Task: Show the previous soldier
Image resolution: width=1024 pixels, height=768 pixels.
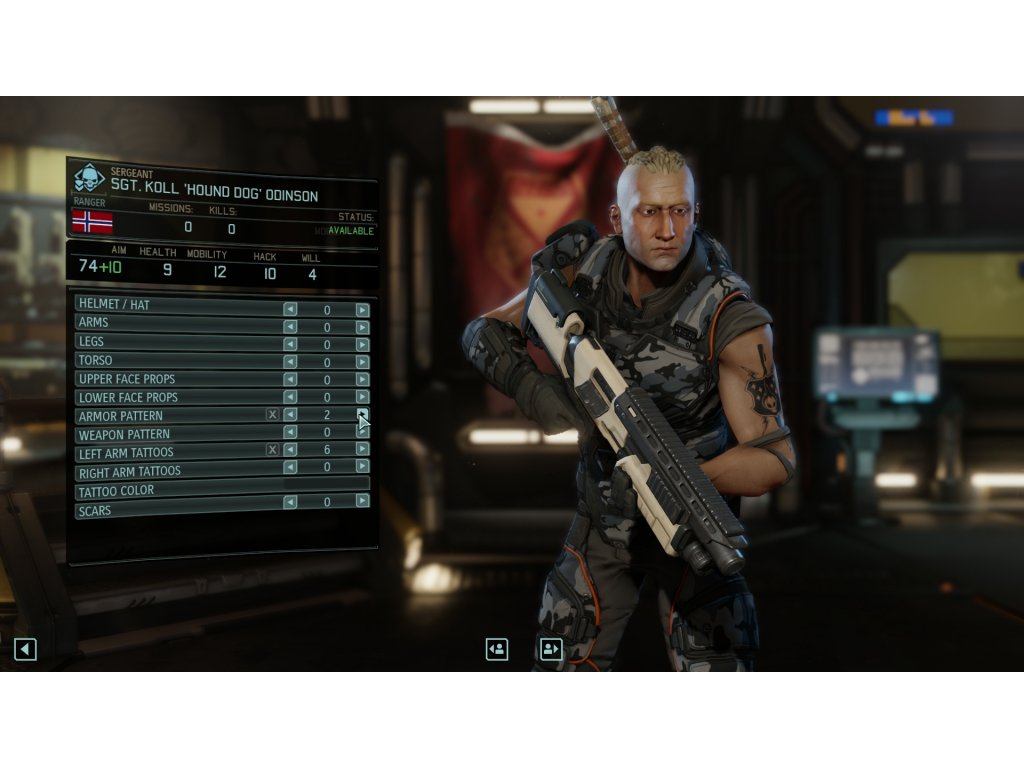Action: pos(497,649)
